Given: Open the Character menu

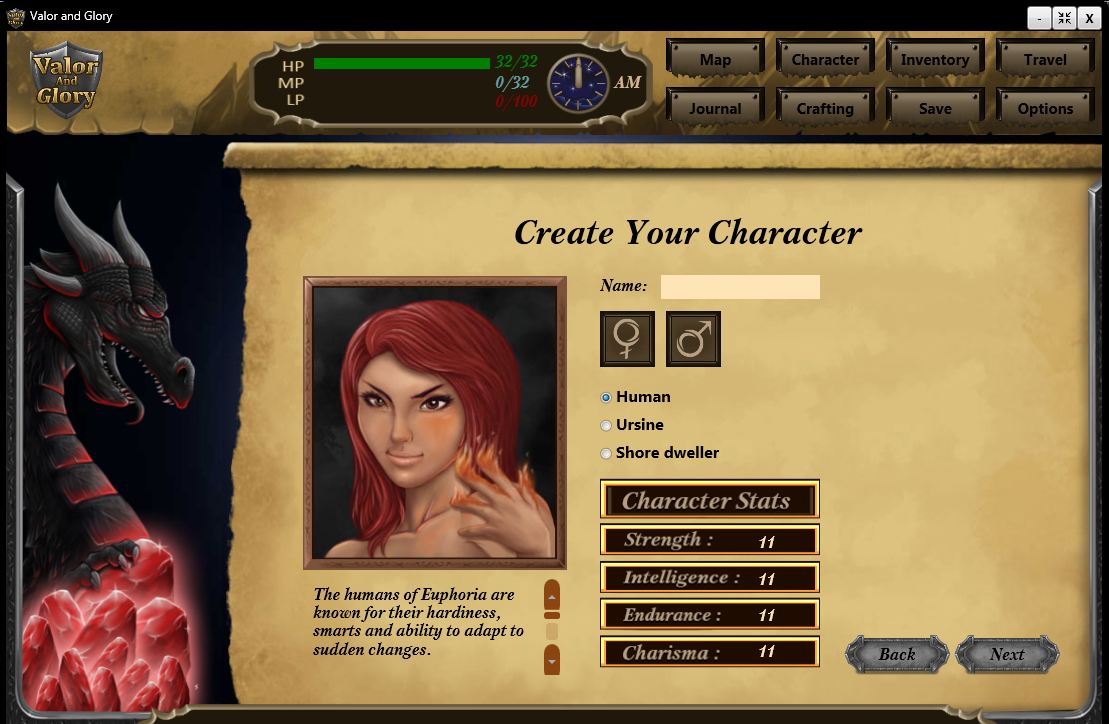Looking at the screenshot, I should 825,59.
